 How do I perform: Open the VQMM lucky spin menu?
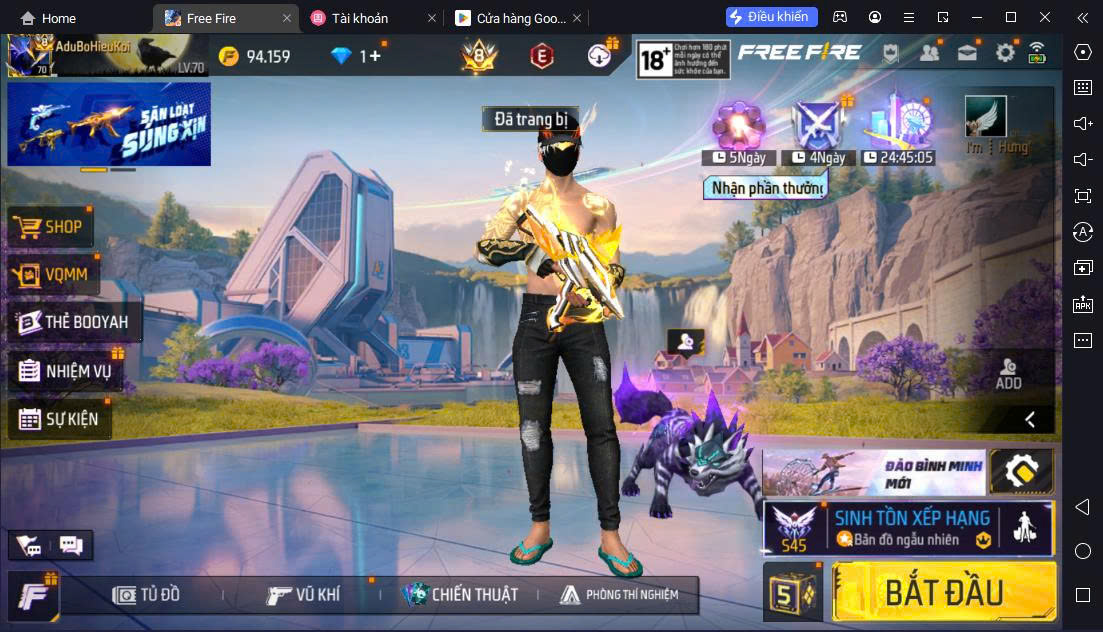point(49,275)
